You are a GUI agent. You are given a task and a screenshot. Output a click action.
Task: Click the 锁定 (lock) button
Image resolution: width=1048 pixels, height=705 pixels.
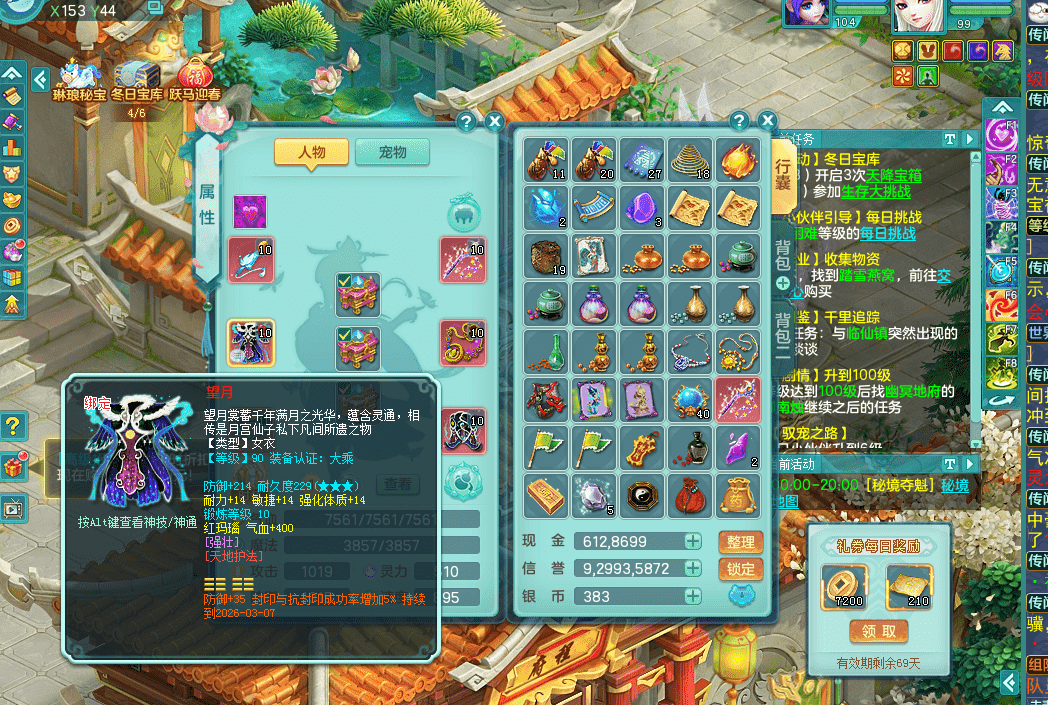click(x=740, y=568)
